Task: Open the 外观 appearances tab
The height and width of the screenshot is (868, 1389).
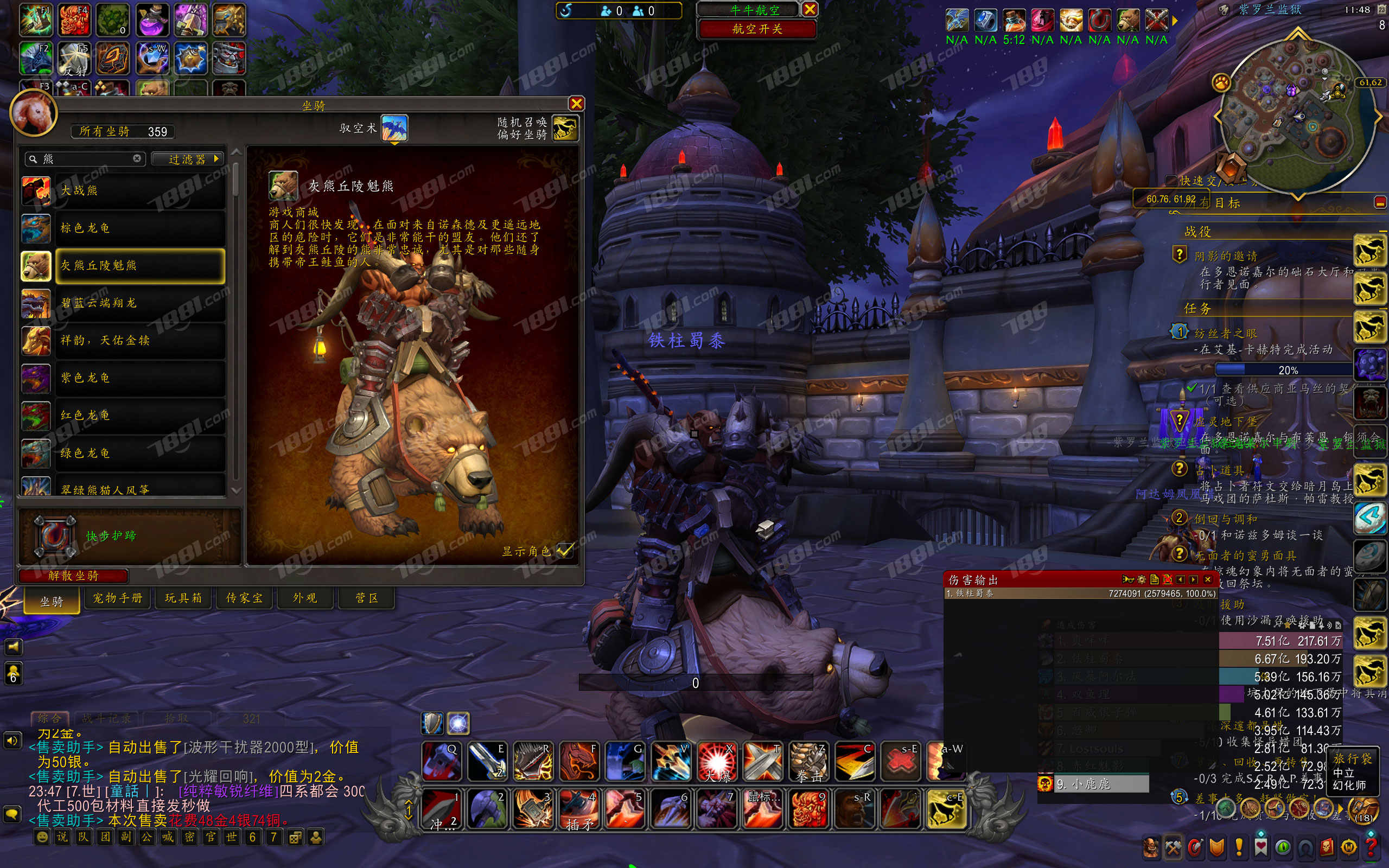Action: [305, 598]
